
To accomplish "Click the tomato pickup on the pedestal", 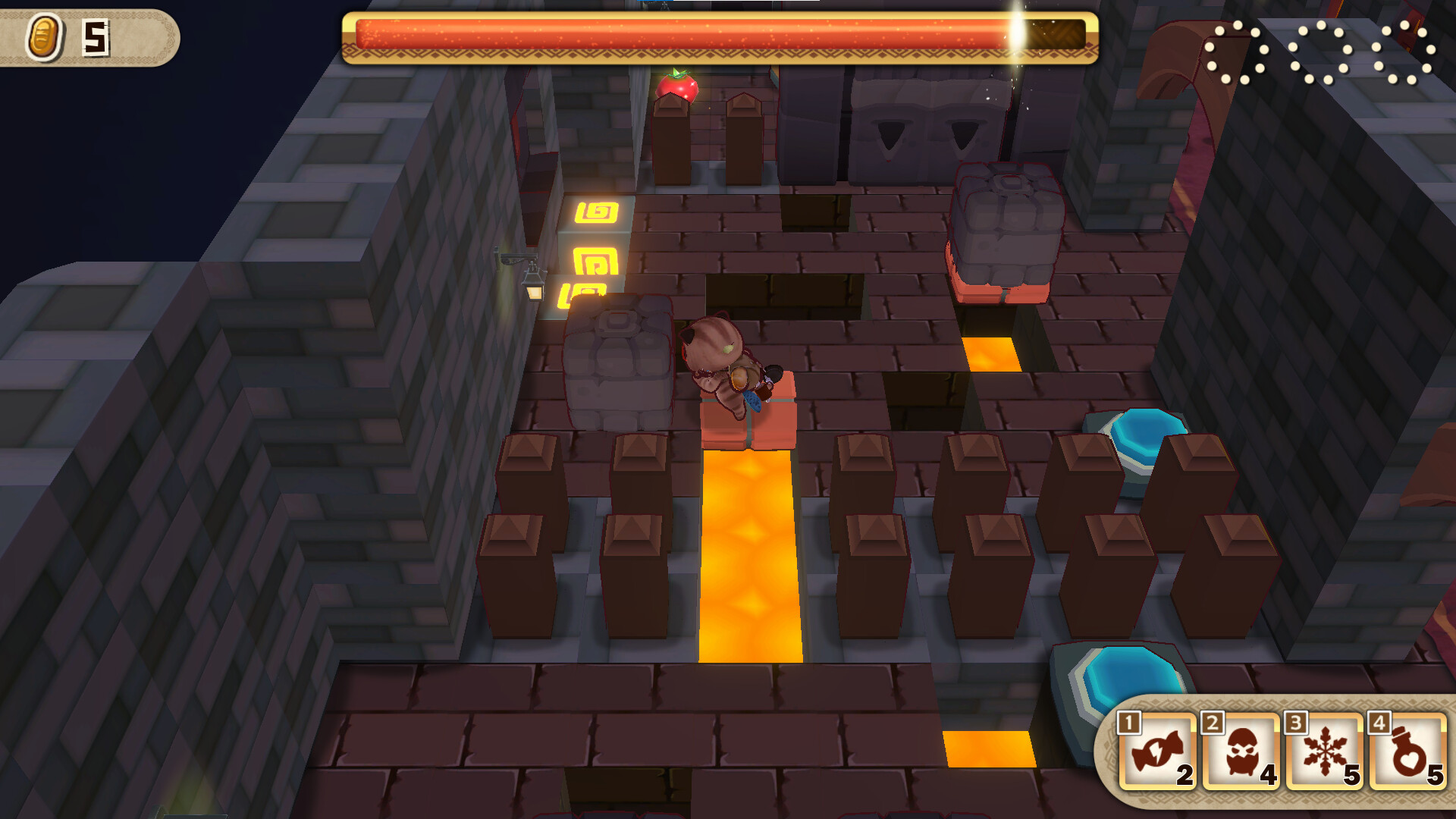I will (x=679, y=87).
